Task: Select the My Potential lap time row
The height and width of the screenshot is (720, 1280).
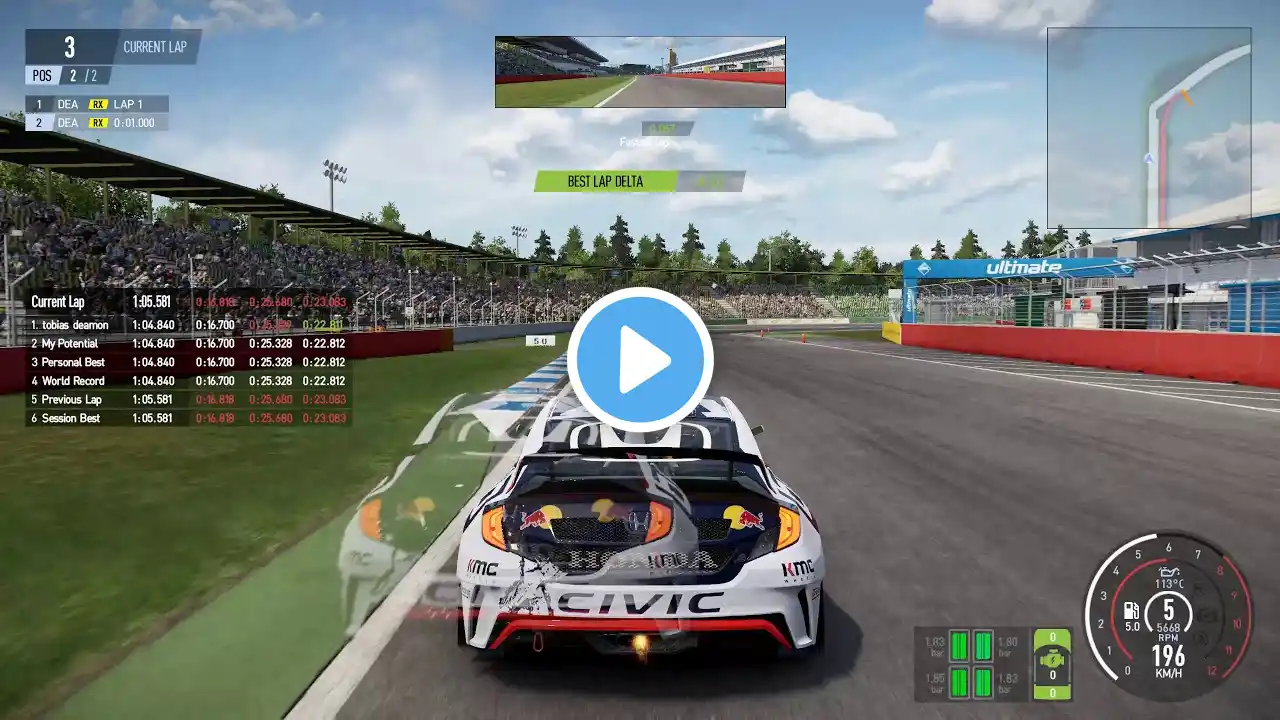Action: [188, 344]
